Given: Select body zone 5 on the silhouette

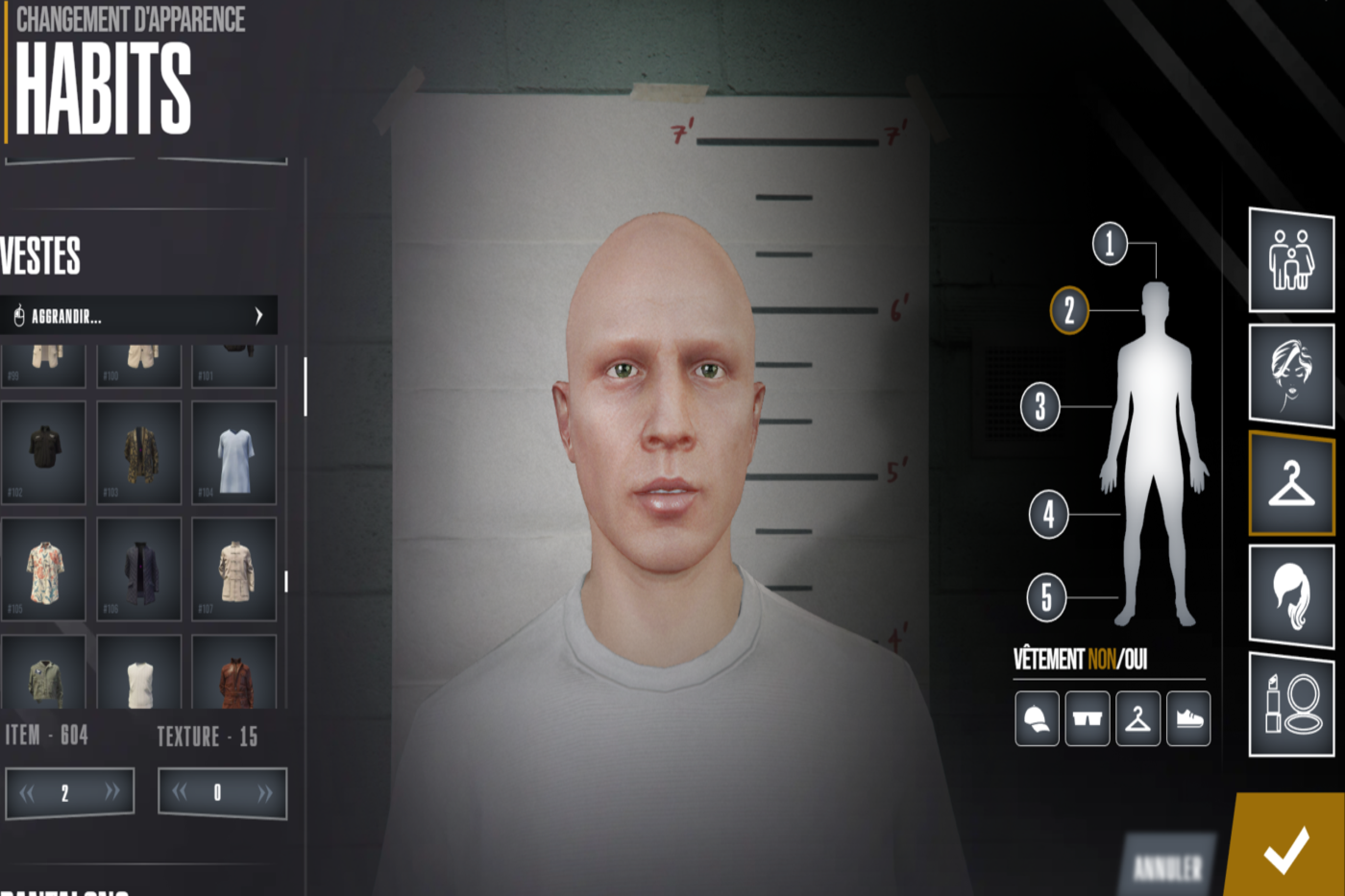Looking at the screenshot, I should click(x=1046, y=596).
